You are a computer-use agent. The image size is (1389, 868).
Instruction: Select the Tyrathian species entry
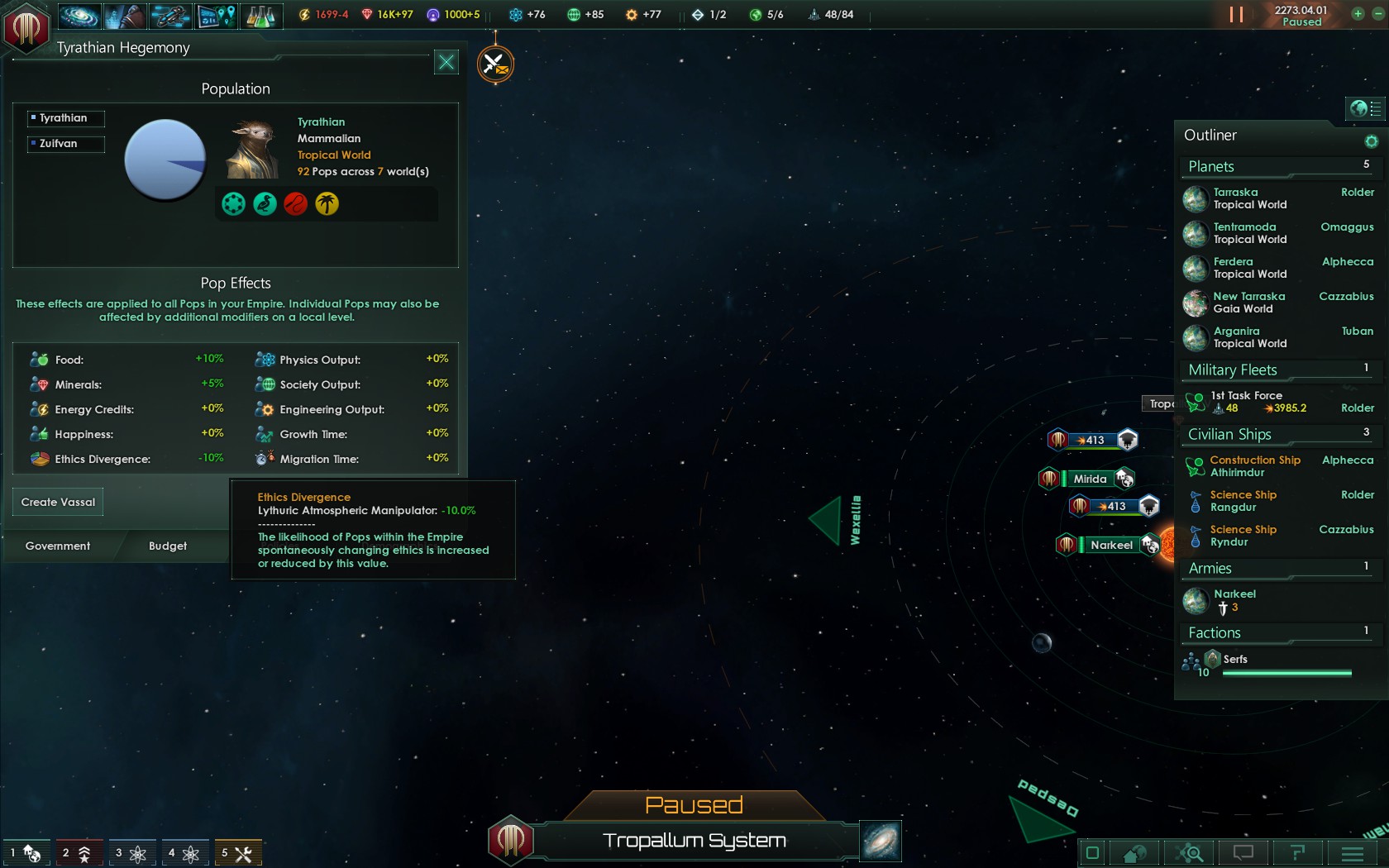pyautogui.click(x=65, y=118)
